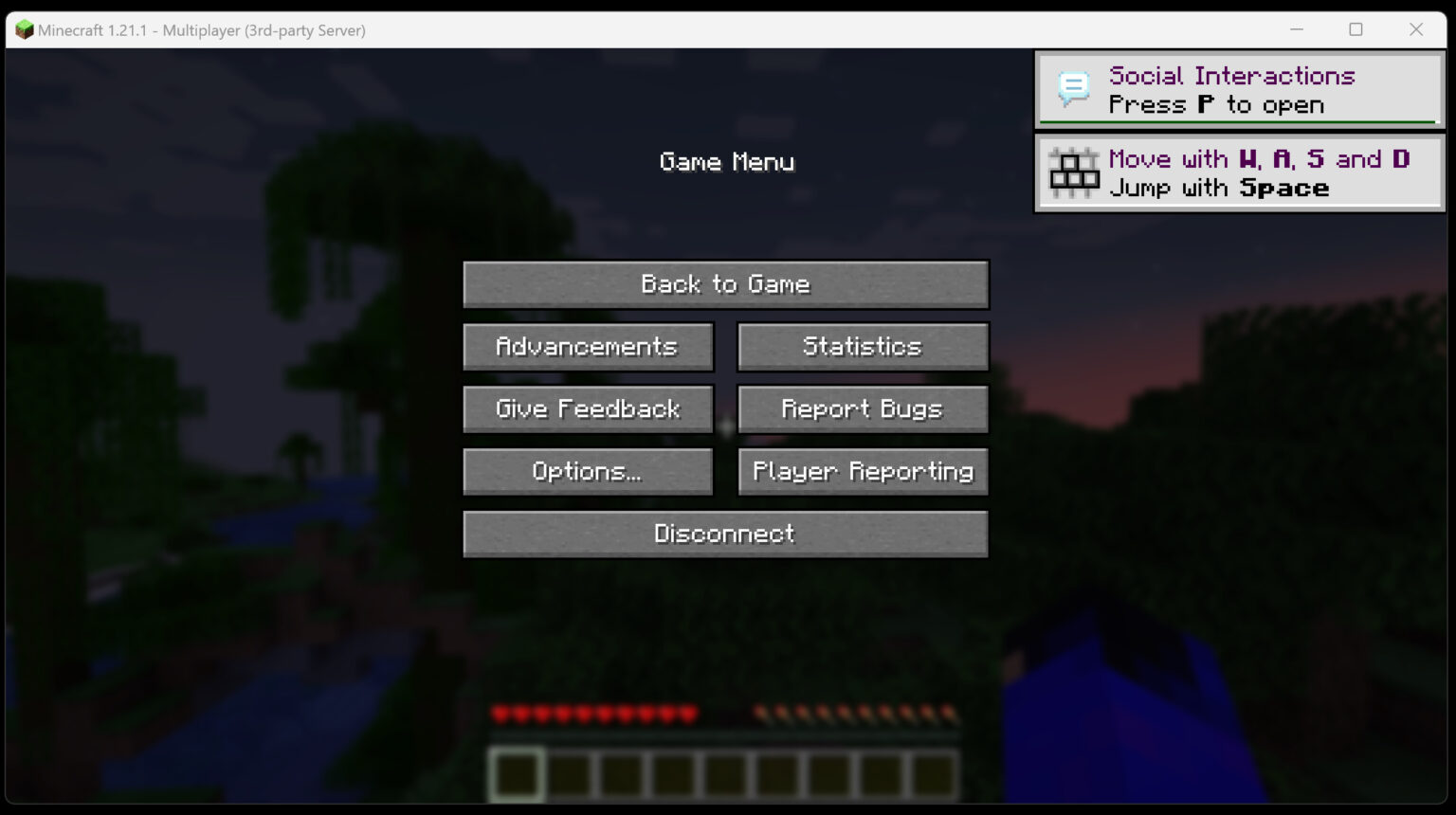The height and width of the screenshot is (815, 1456).
Task: Disconnect from the server
Action: [725, 534]
